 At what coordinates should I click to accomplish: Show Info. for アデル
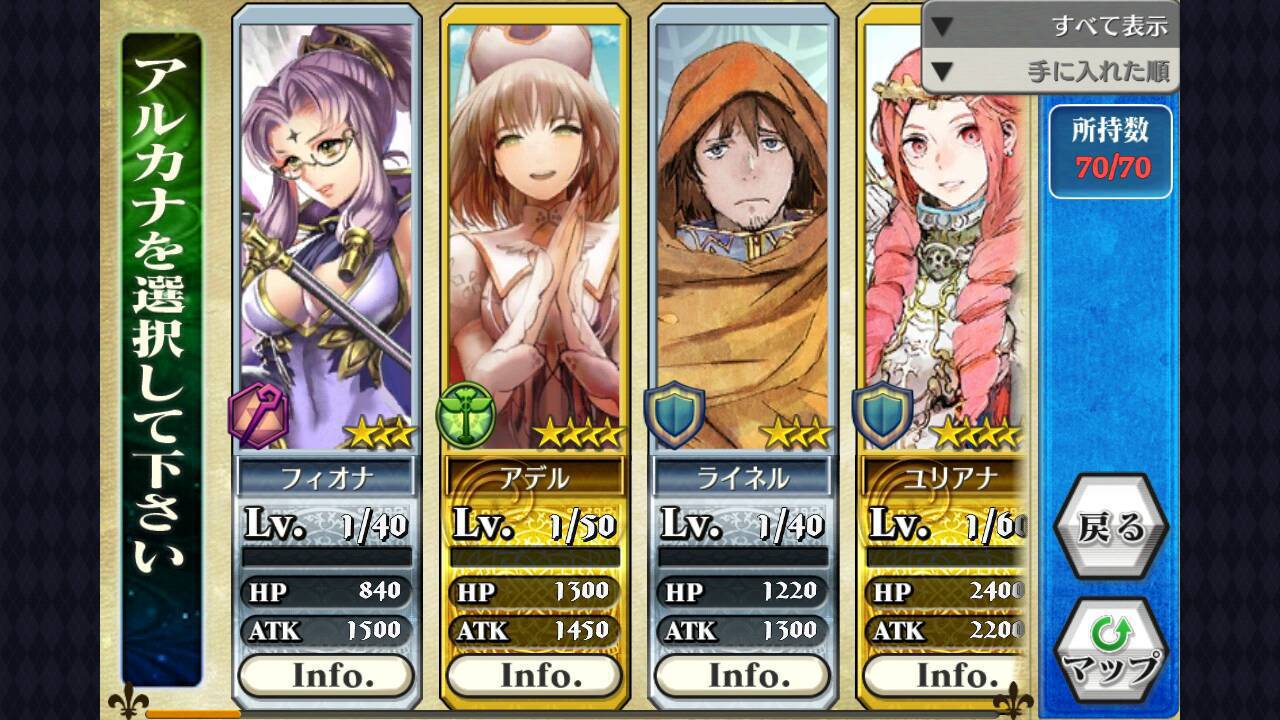[x=535, y=675]
